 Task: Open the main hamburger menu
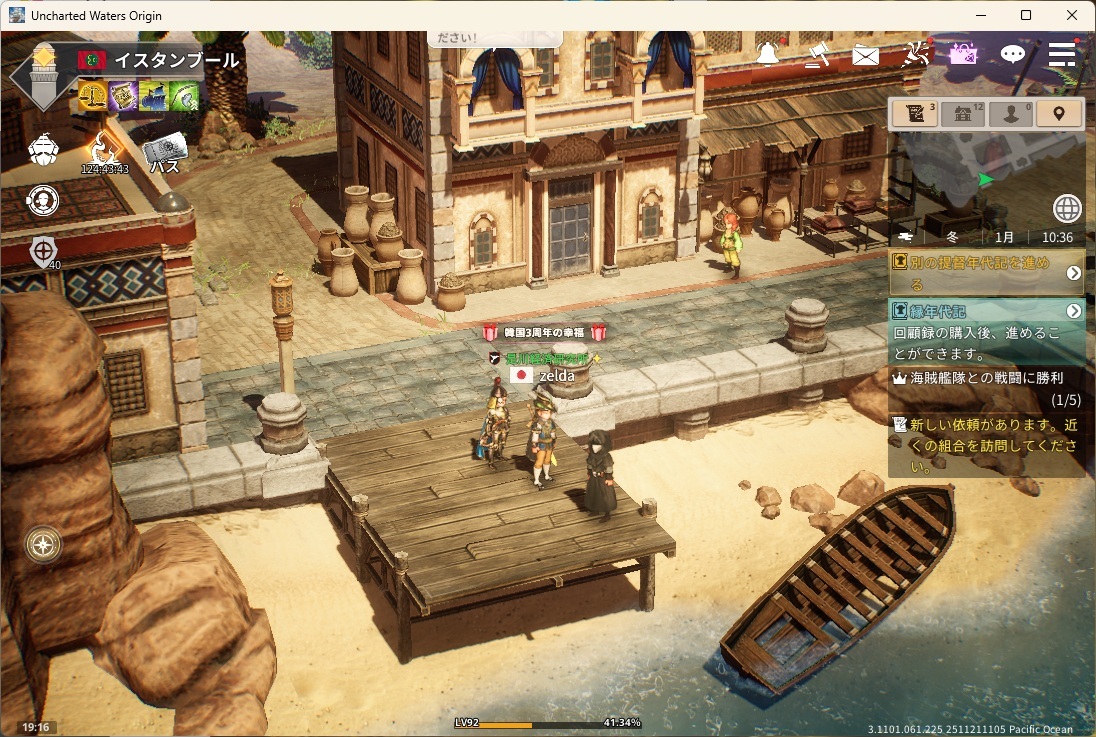pos(1062,54)
